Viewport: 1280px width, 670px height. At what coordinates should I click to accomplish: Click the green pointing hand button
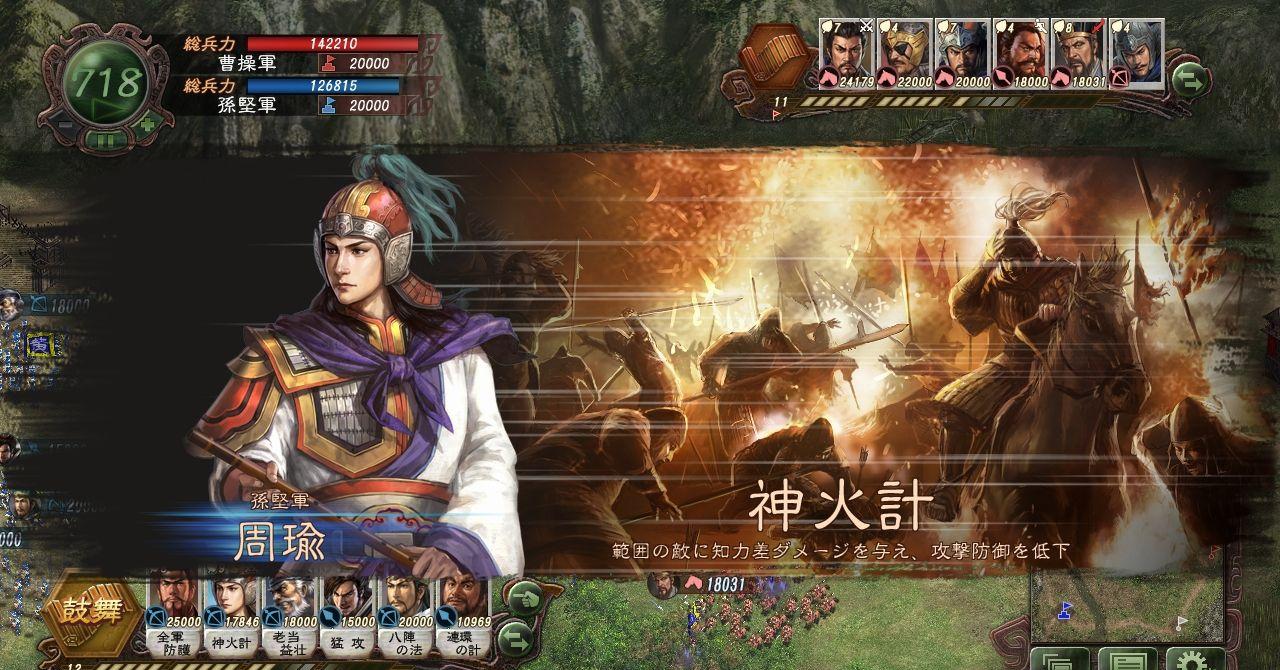click(x=523, y=598)
